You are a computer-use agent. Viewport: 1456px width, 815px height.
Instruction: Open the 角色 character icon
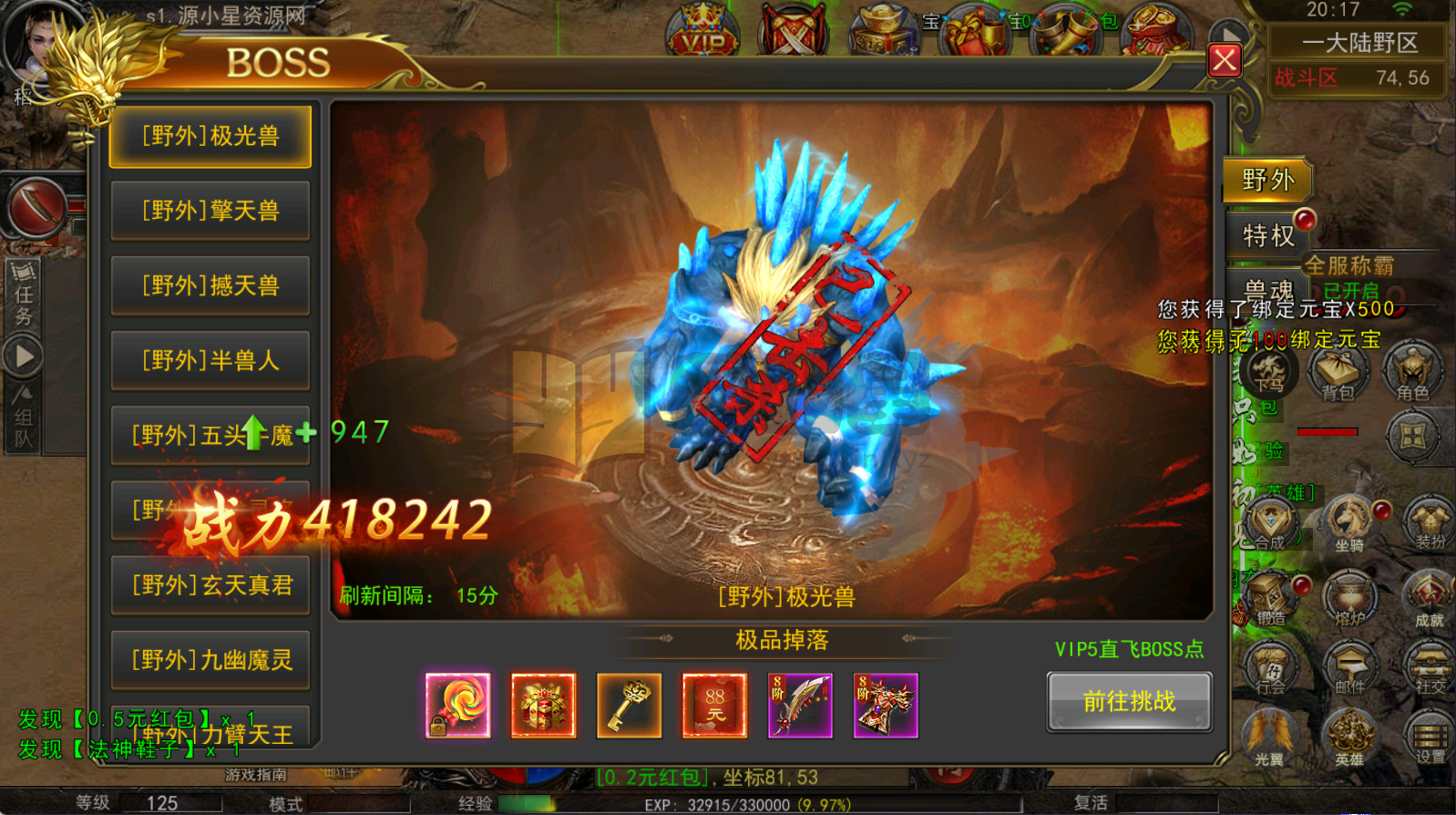1412,373
